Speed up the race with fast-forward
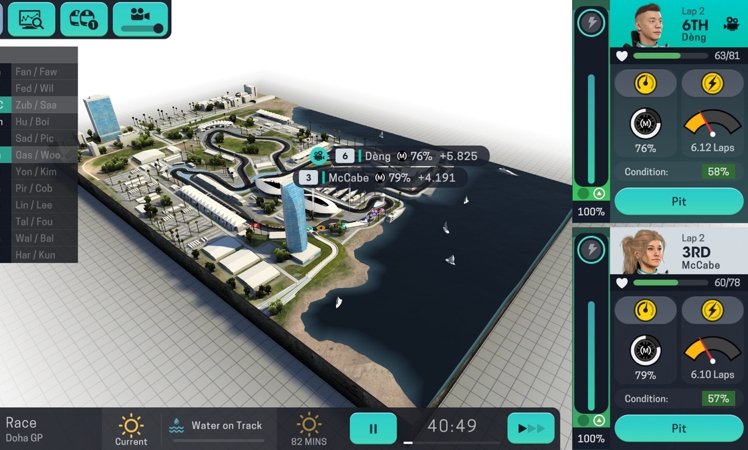The width and height of the screenshot is (748, 450). pos(530,428)
